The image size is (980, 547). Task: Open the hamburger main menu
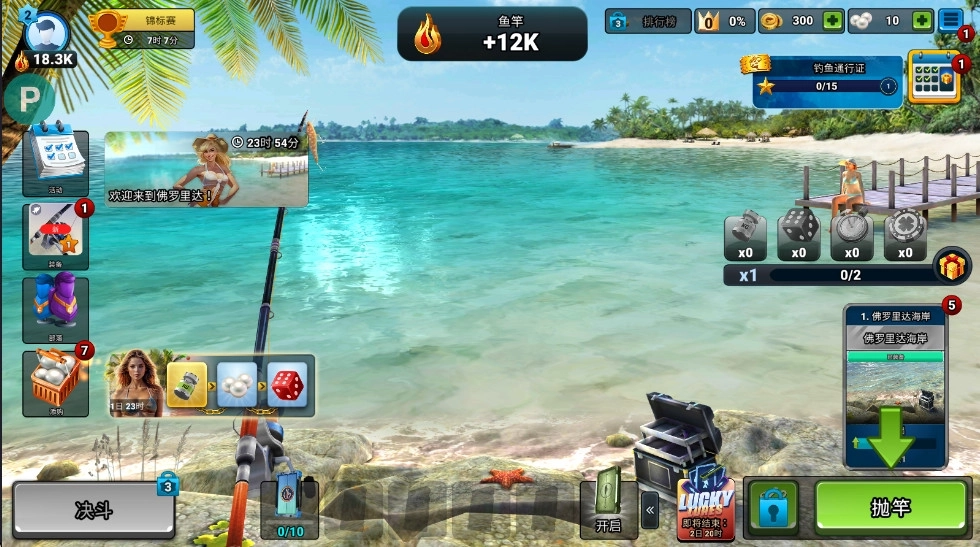[x=951, y=21]
